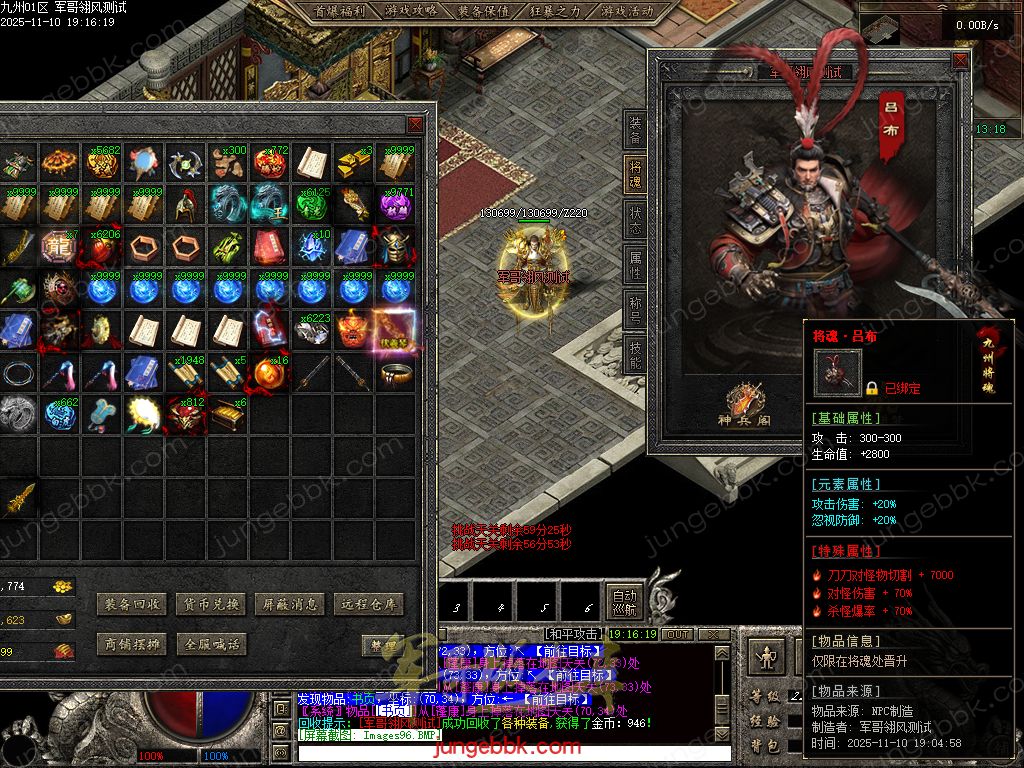Close the inventory bag window

[x=415, y=125]
